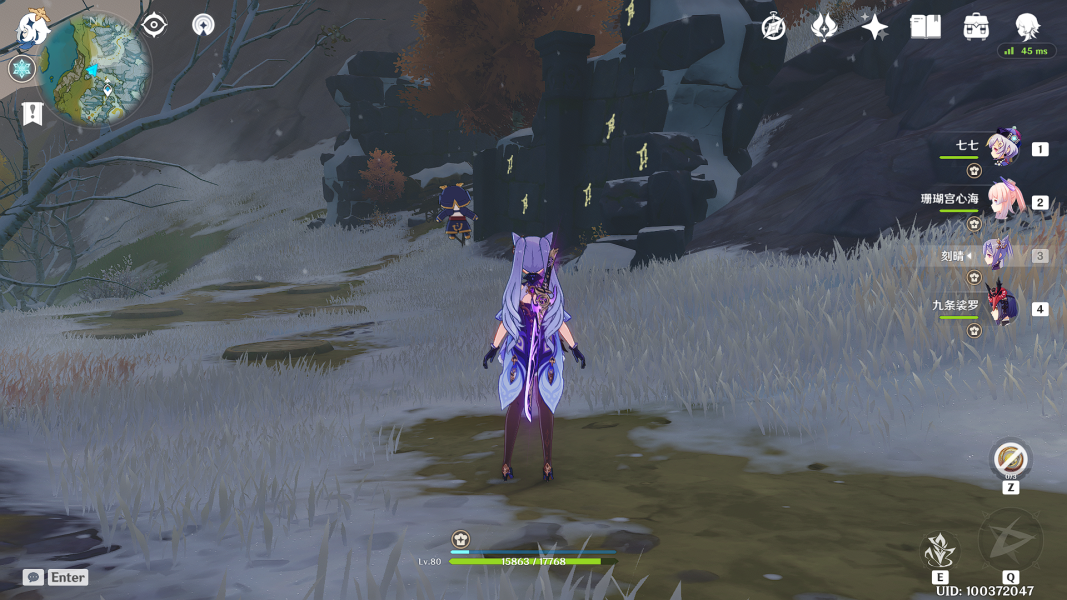Viewport: 1067px width, 600px height.
Task: Open the quest list bookmark icon
Action: (32, 113)
